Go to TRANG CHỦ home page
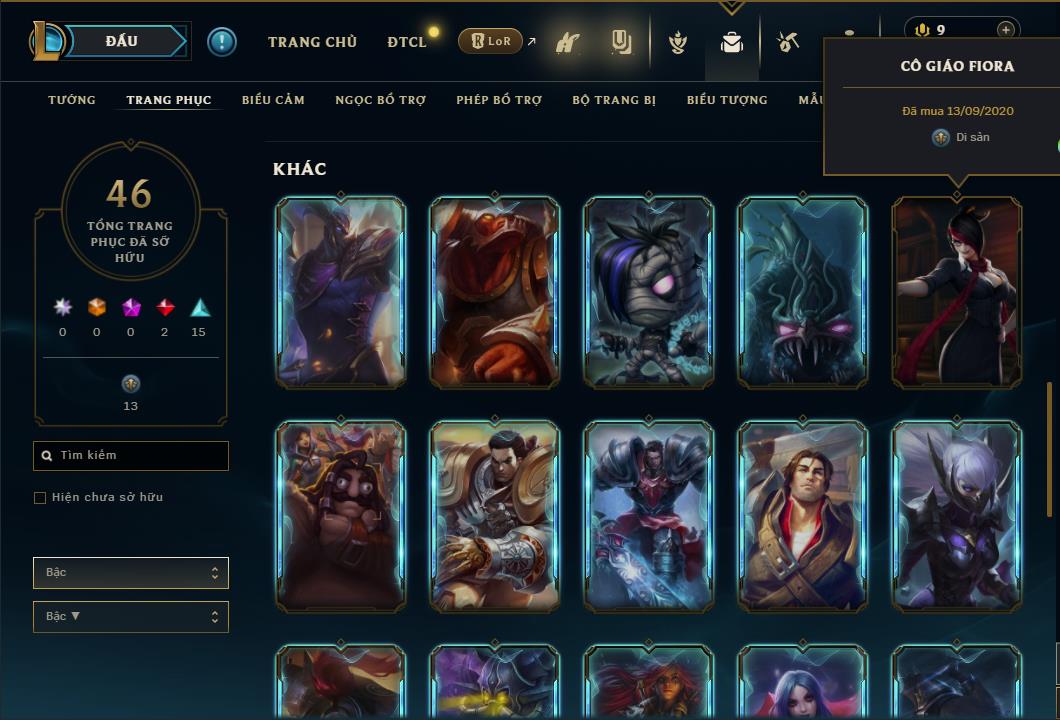1060x720 pixels. click(312, 42)
